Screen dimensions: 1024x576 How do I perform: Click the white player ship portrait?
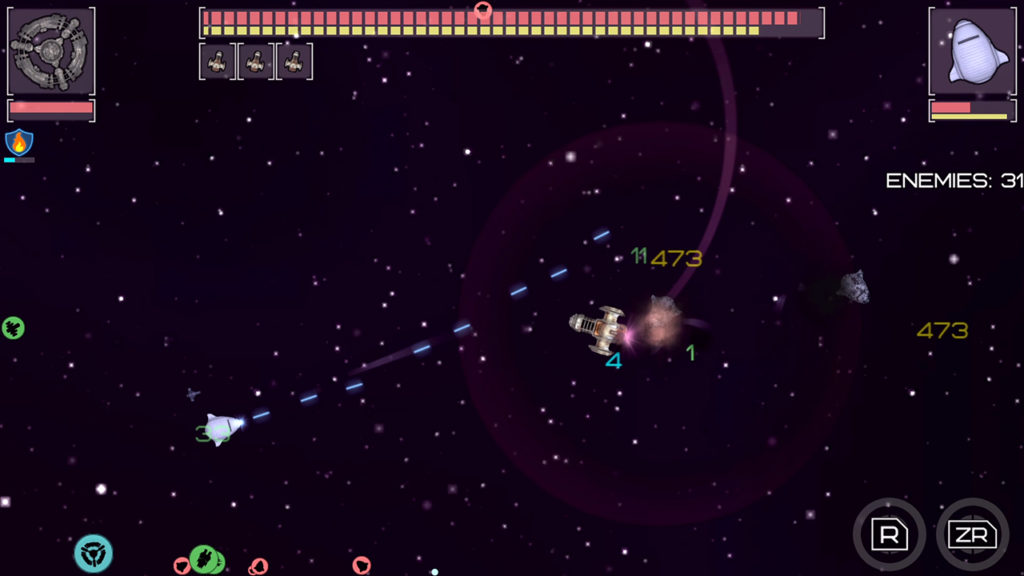pyautogui.click(x=974, y=51)
